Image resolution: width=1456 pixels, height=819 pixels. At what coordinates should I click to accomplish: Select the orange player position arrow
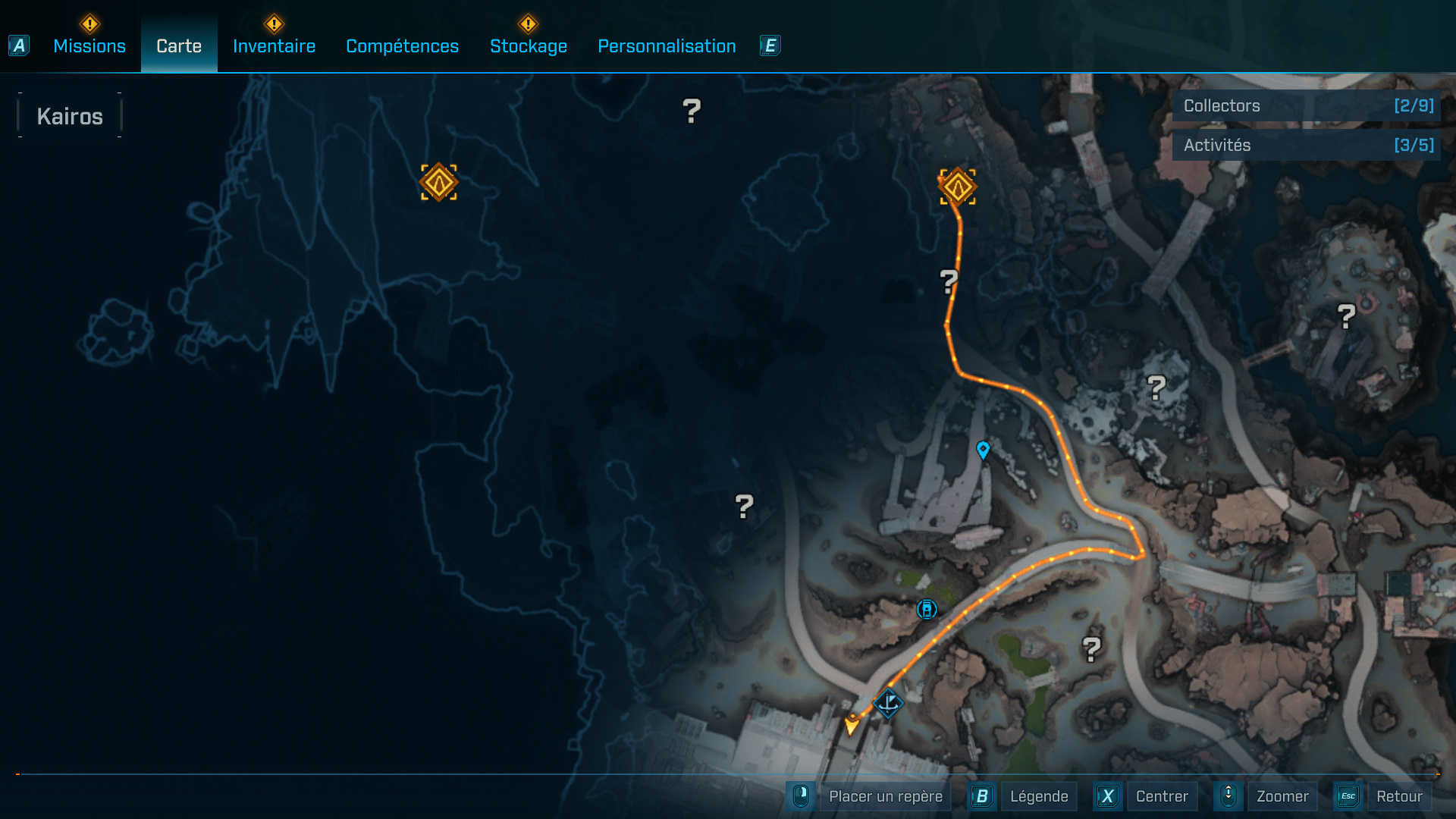(x=852, y=724)
